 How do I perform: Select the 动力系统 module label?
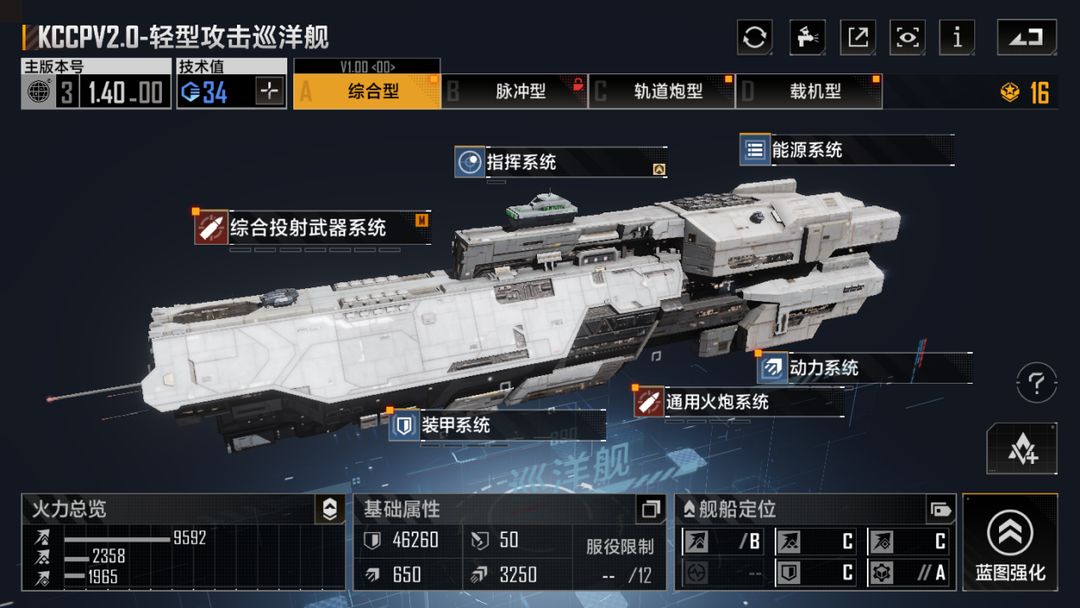(x=823, y=368)
